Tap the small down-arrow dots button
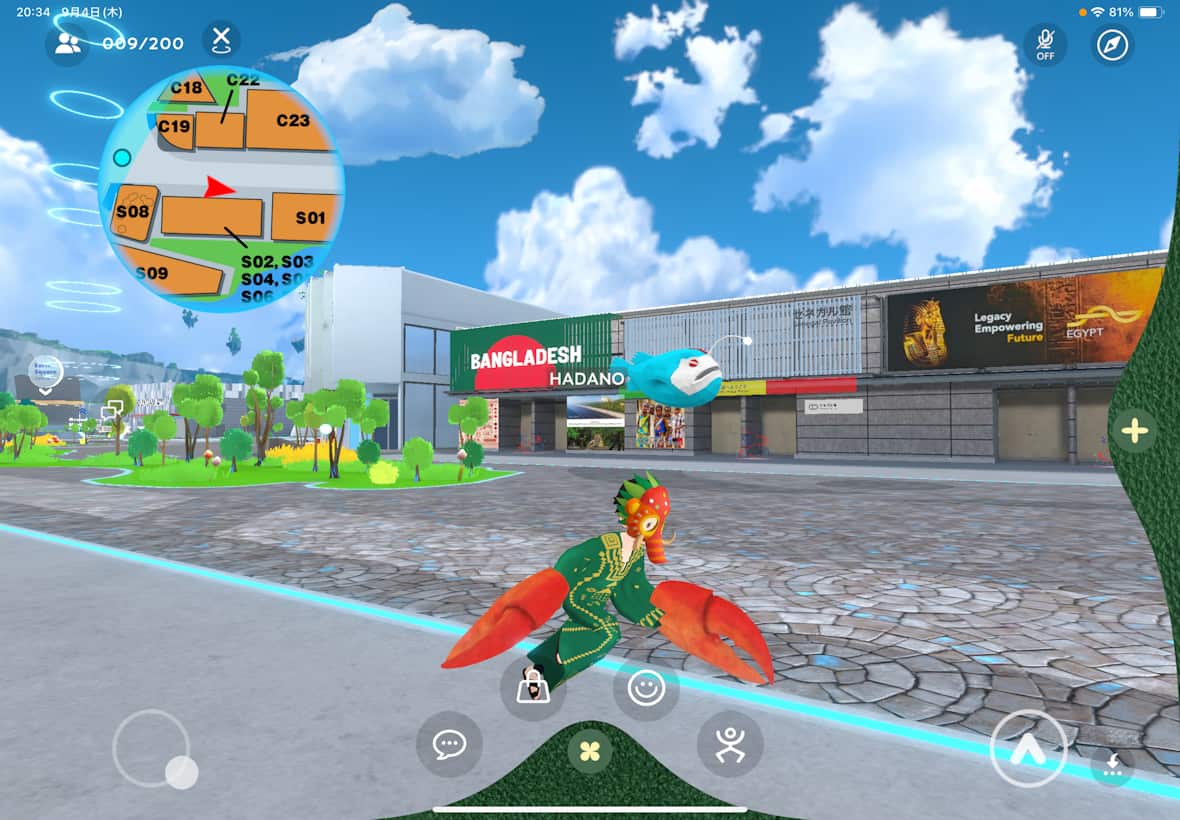 tap(1113, 765)
